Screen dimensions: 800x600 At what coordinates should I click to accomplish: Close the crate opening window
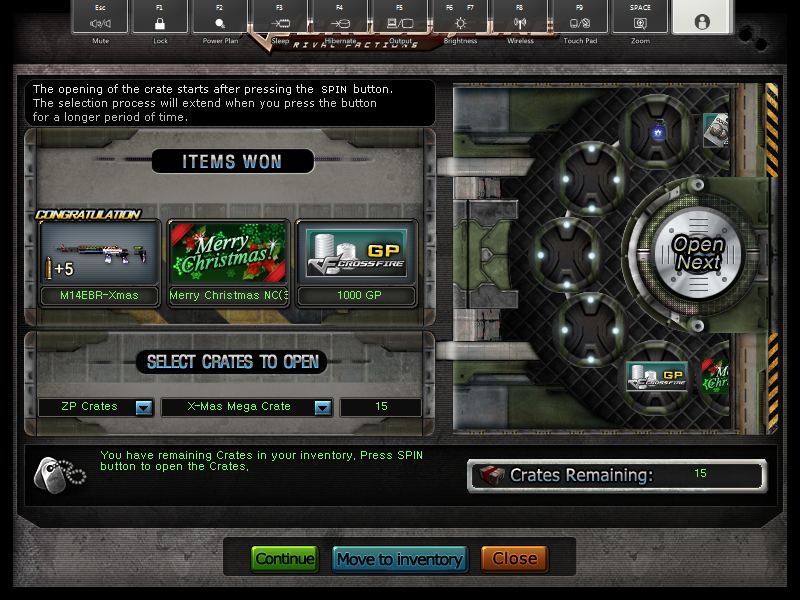[x=515, y=559]
